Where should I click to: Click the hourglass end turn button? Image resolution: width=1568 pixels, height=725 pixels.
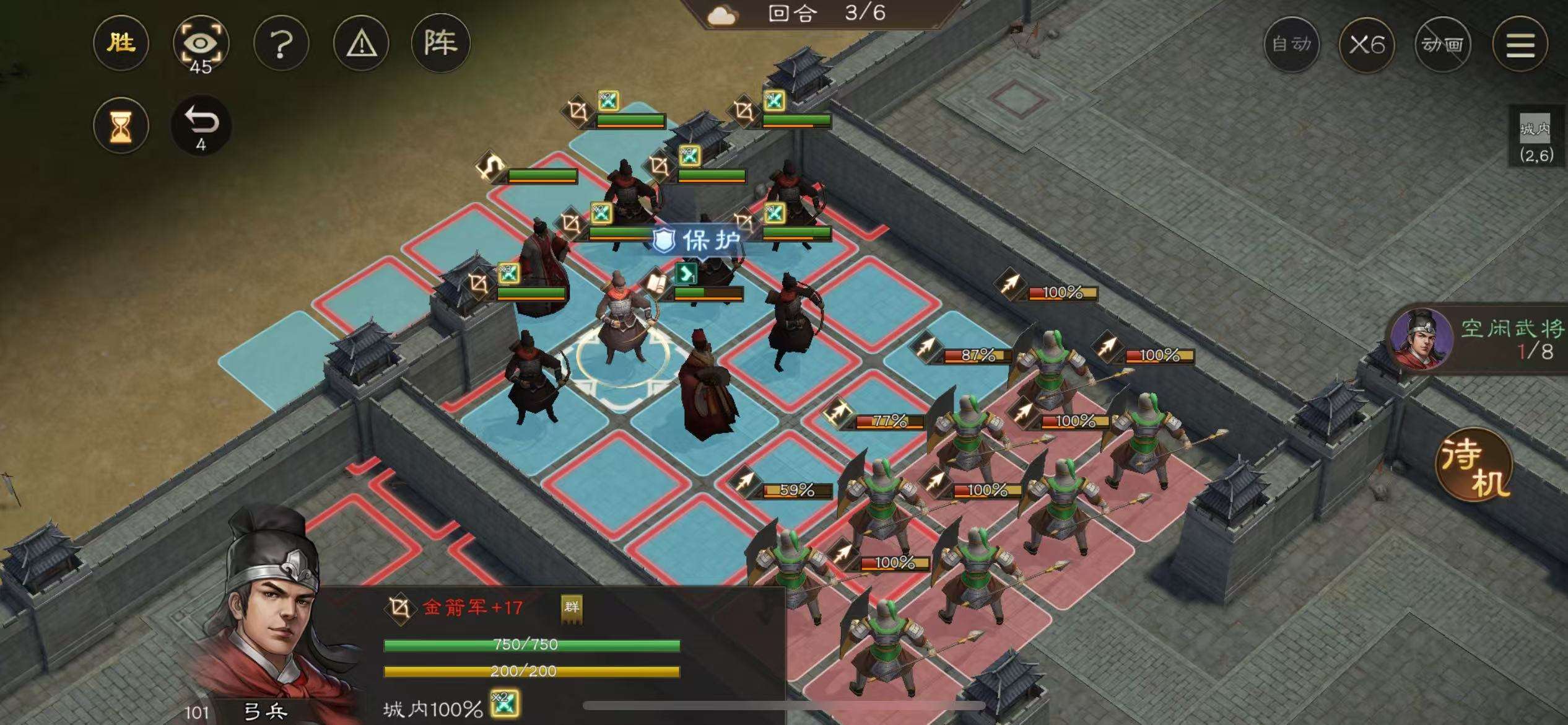(x=121, y=126)
